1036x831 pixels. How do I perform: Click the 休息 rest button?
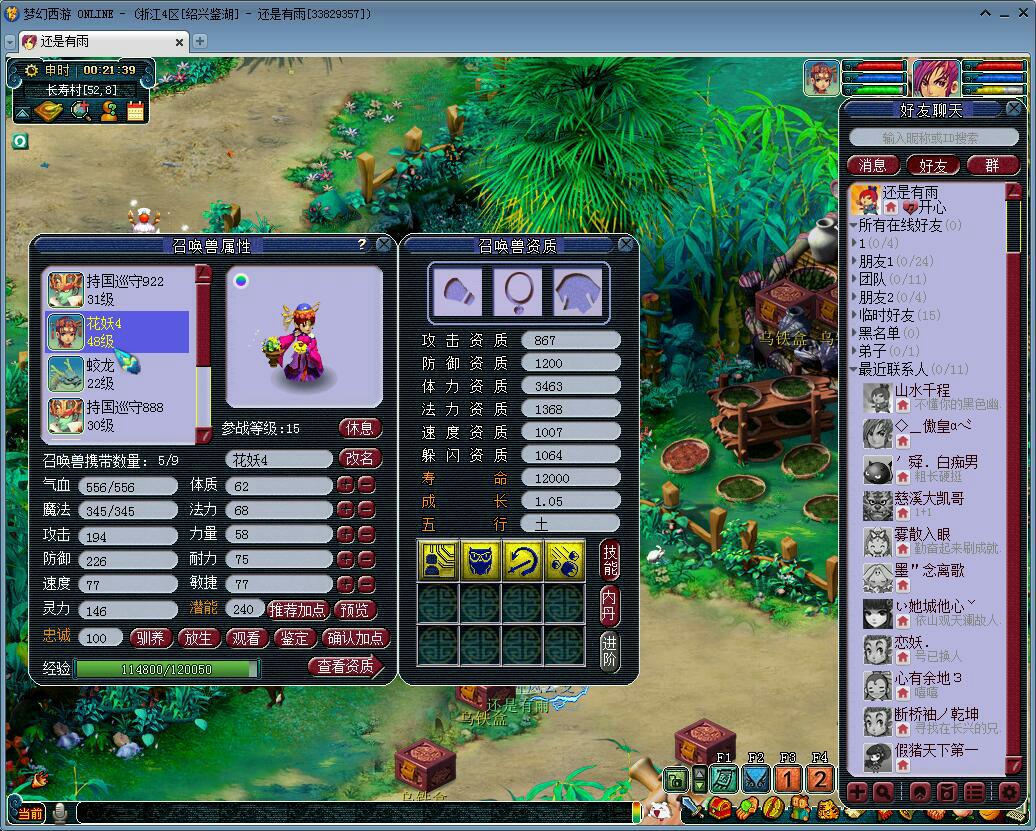tap(360, 428)
